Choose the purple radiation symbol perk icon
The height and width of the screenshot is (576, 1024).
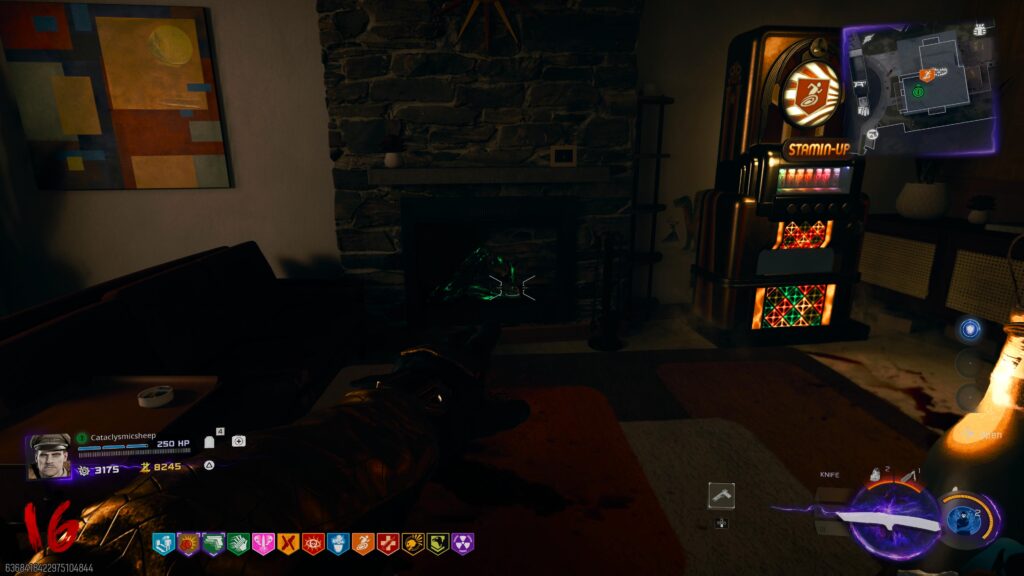462,544
